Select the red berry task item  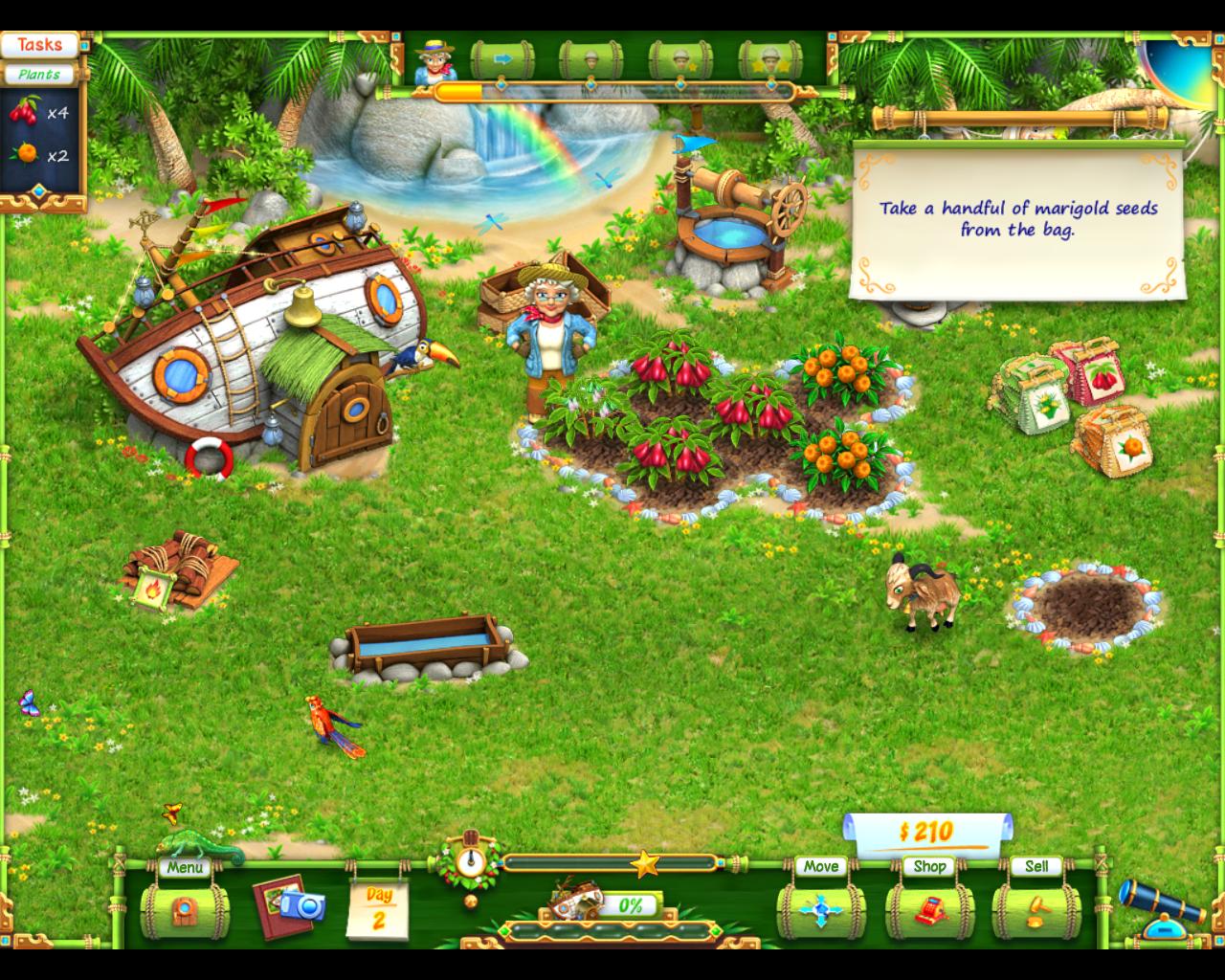(x=36, y=113)
